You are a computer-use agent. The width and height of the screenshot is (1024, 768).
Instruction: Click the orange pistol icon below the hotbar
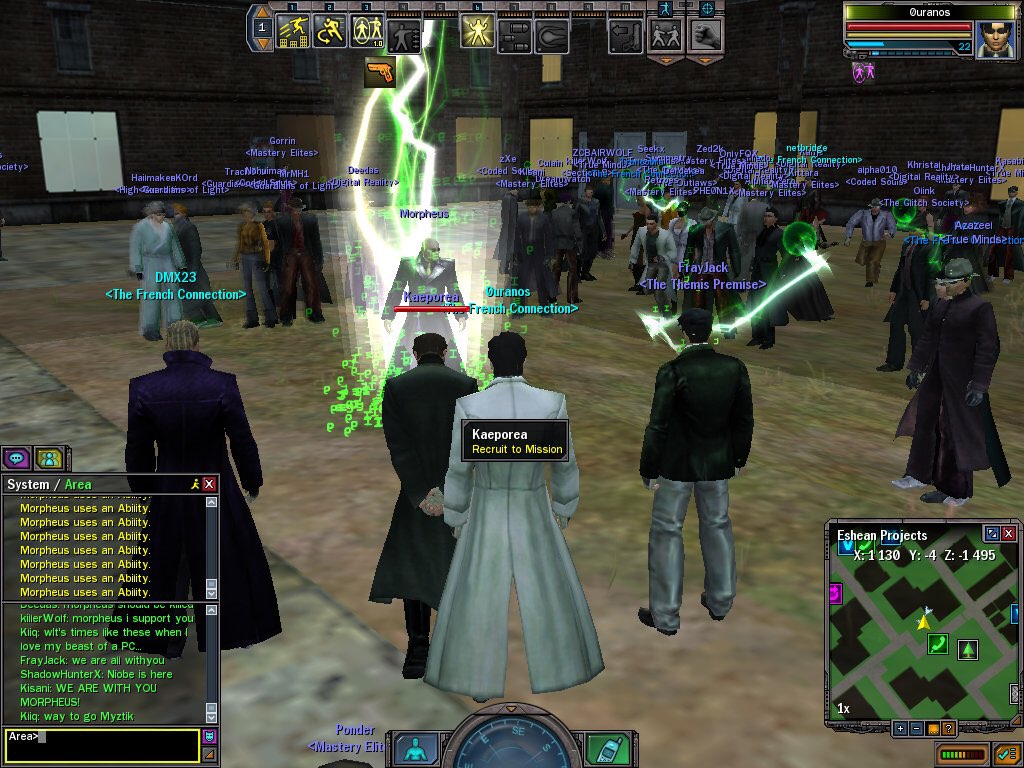point(379,71)
